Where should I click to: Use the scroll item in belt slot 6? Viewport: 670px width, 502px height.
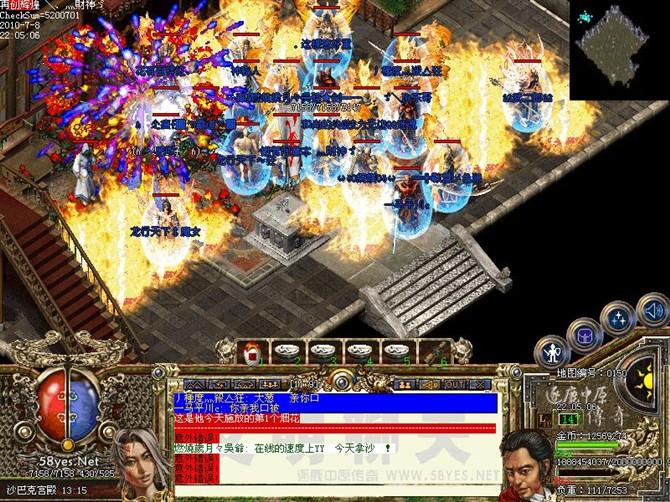[438, 350]
